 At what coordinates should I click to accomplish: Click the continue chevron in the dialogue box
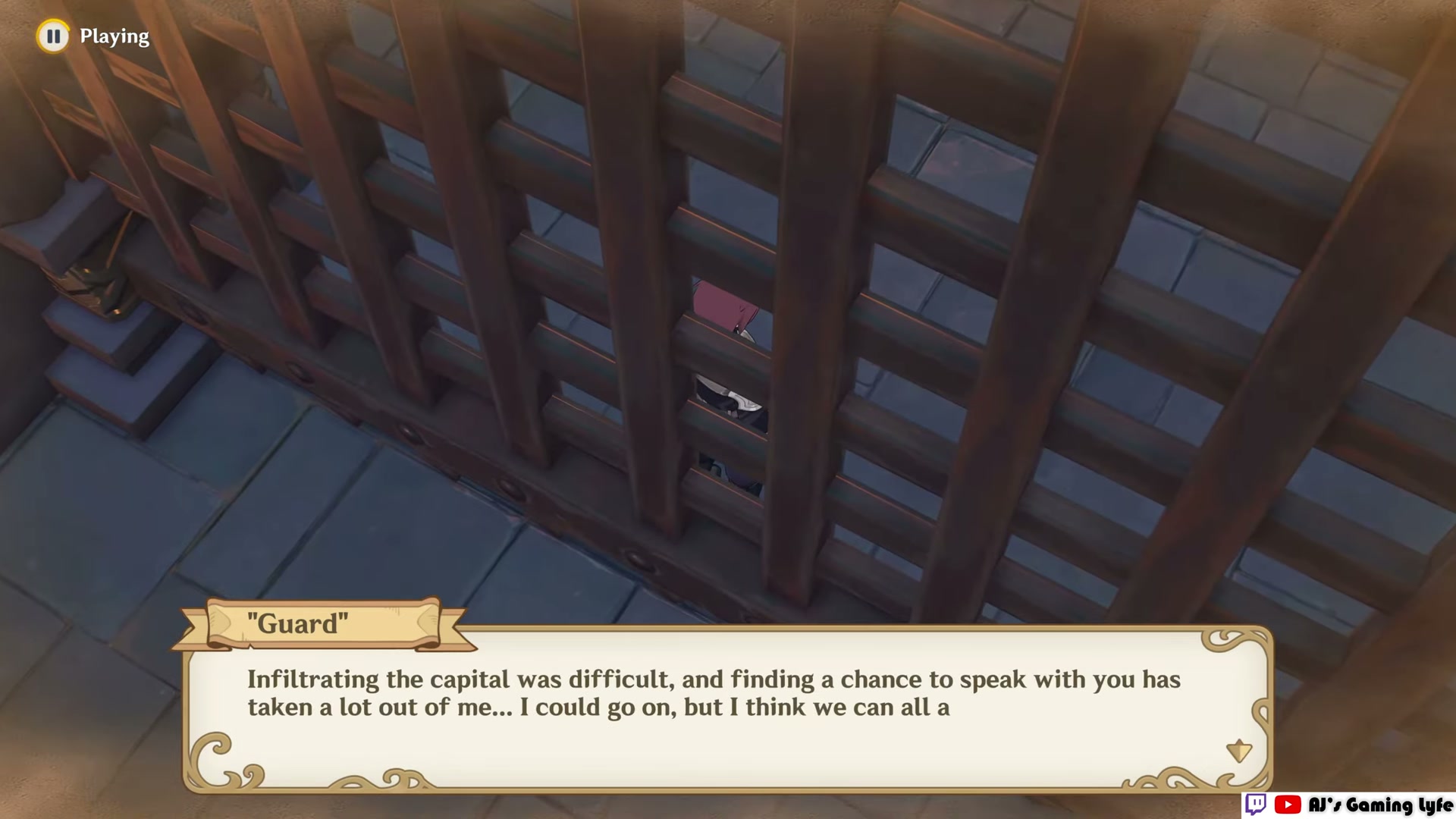coord(1241,751)
